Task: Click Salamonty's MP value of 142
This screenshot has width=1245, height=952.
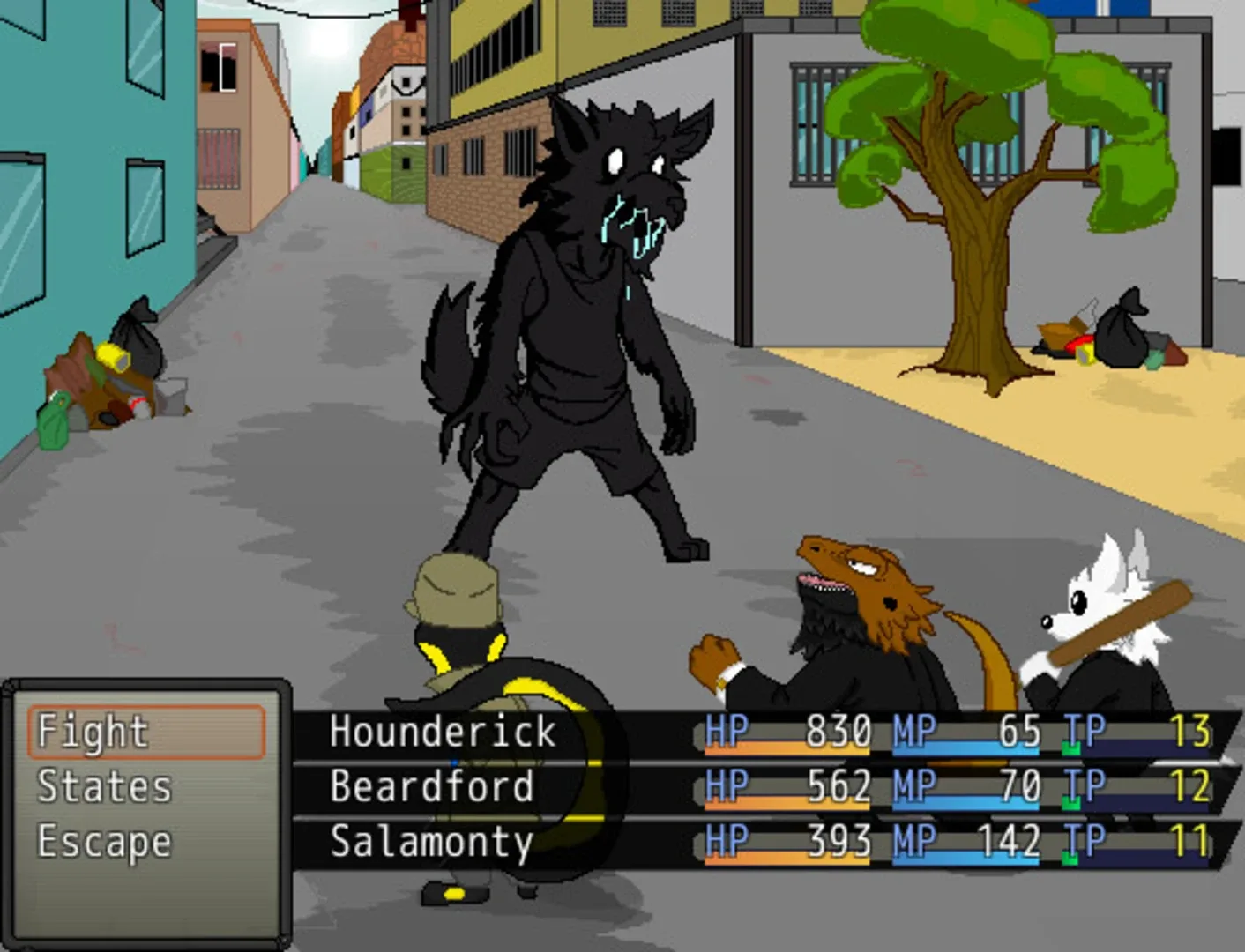Action: [x=1009, y=842]
